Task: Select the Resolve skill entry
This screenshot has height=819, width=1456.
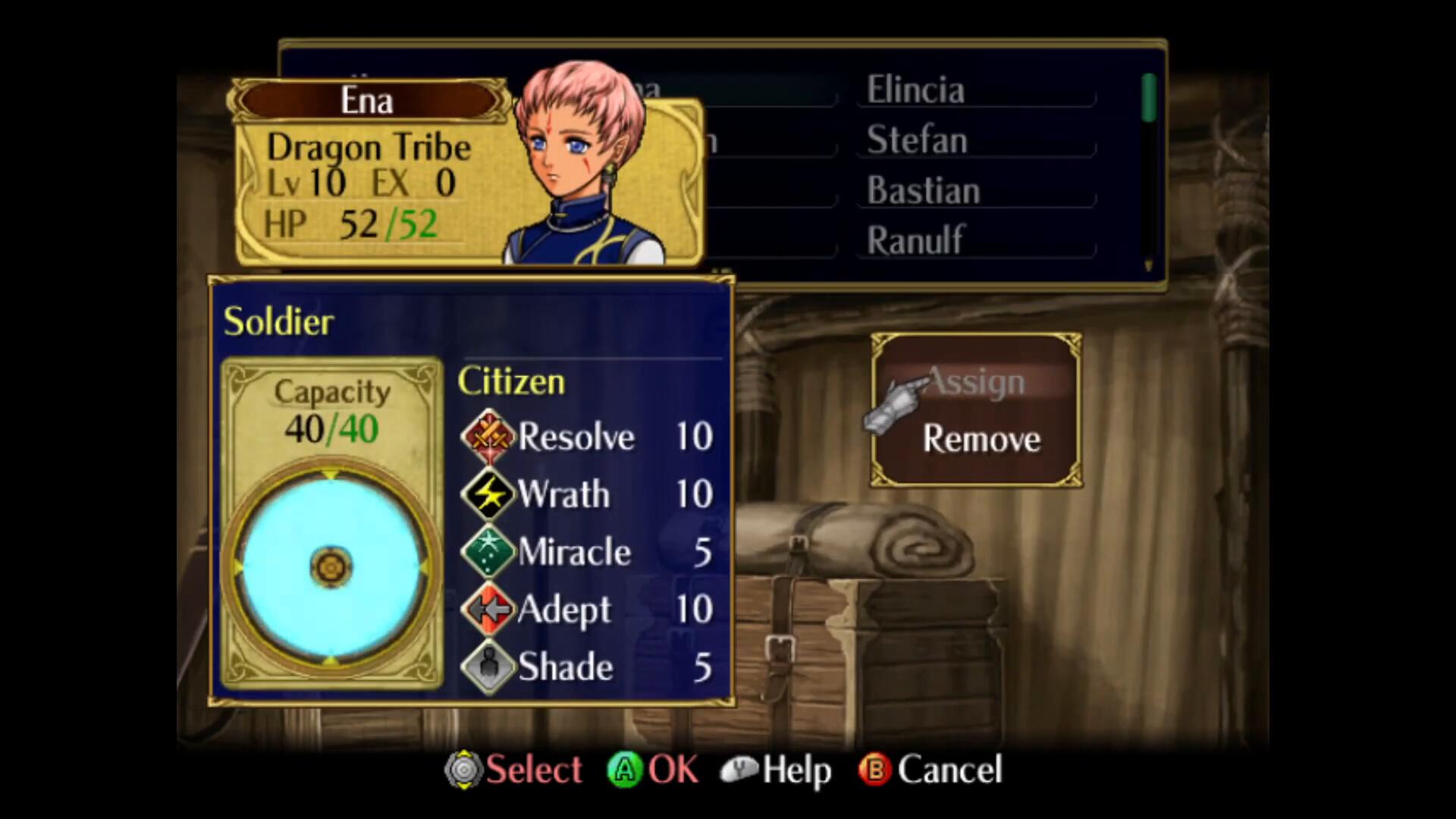Action: 588,437
